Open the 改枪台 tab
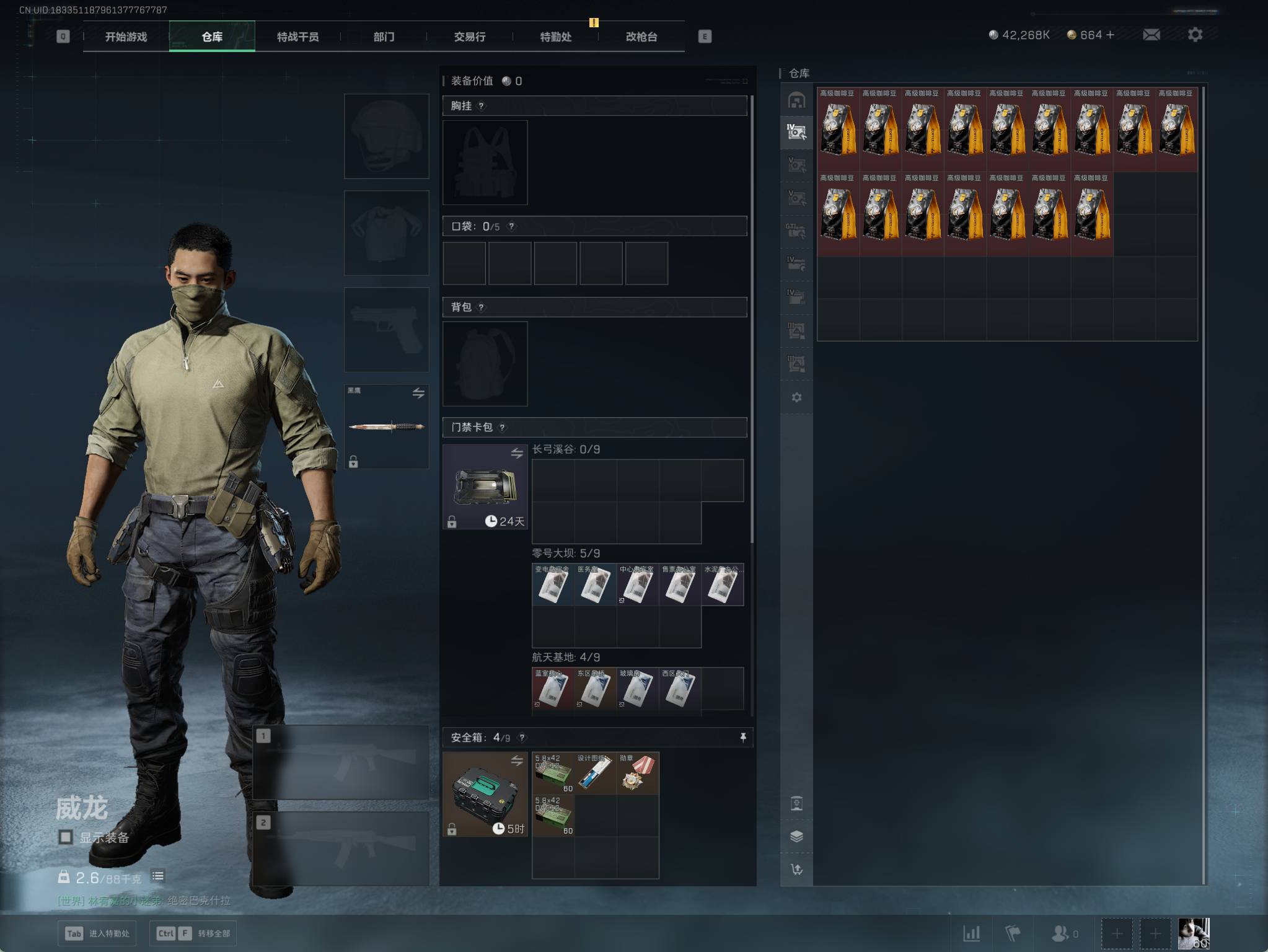 tap(641, 37)
